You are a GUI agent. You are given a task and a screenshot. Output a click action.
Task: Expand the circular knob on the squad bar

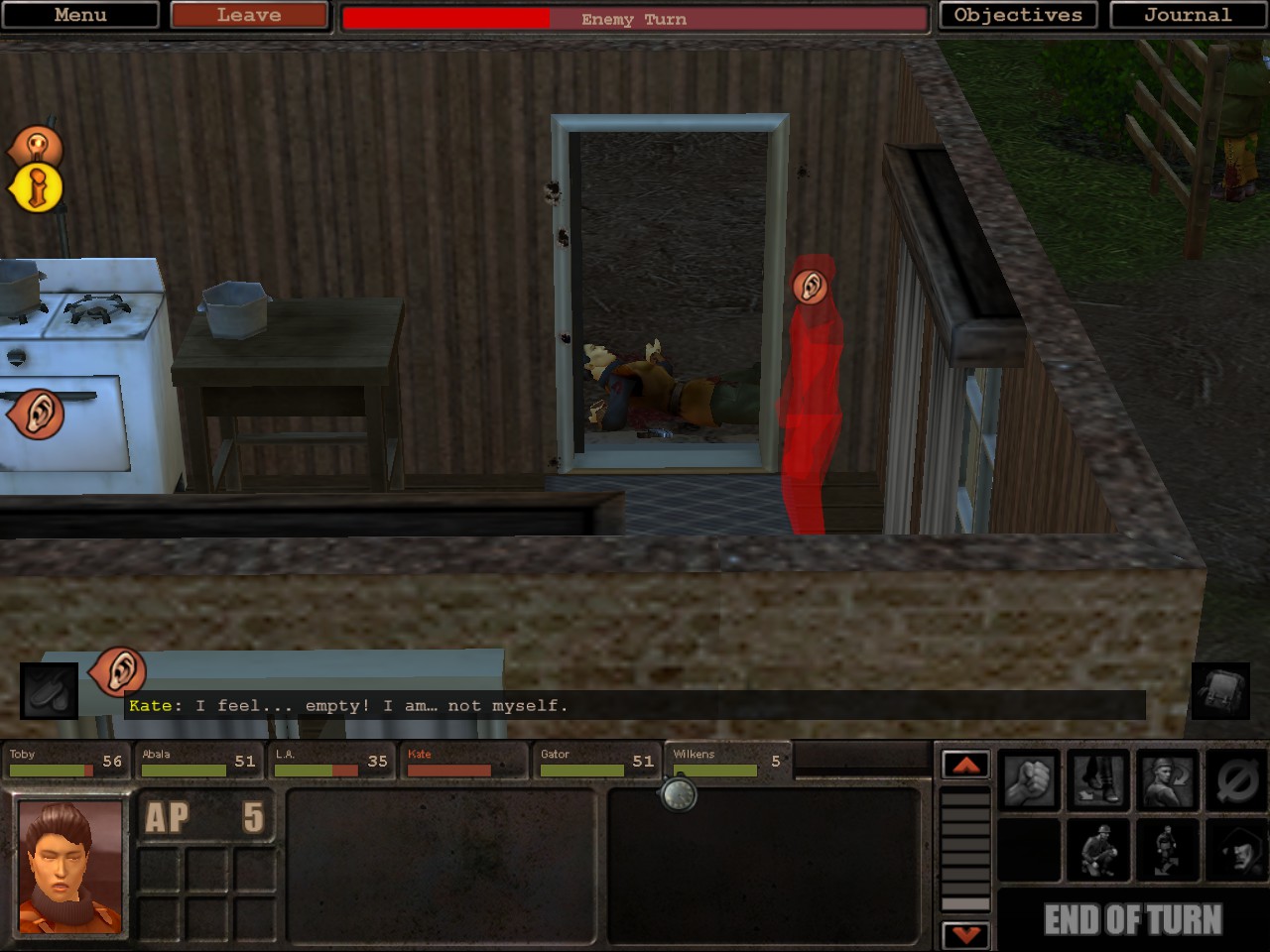point(680,796)
